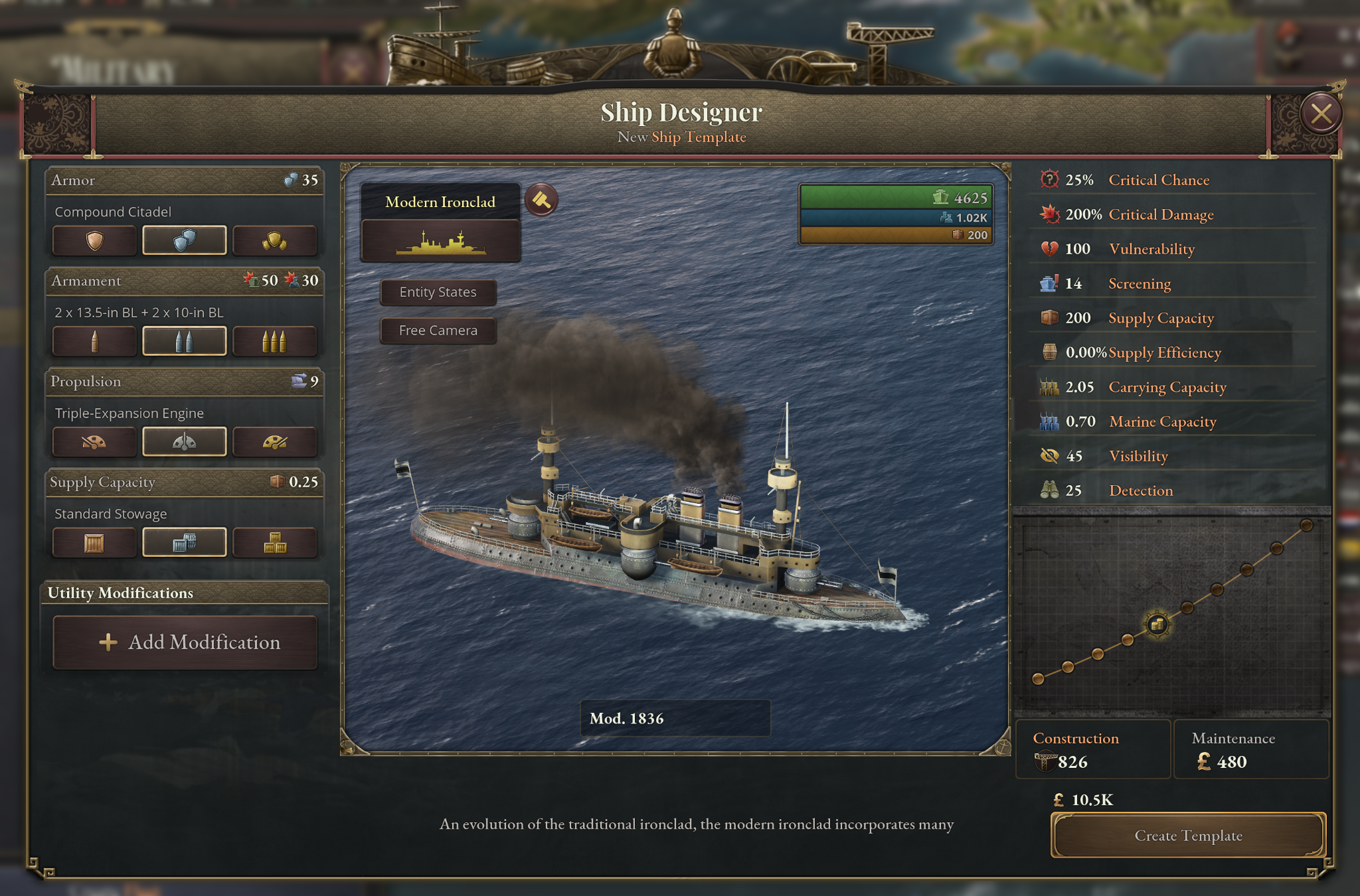
Task: Select the single shield armor option
Action: click(95, 240)
